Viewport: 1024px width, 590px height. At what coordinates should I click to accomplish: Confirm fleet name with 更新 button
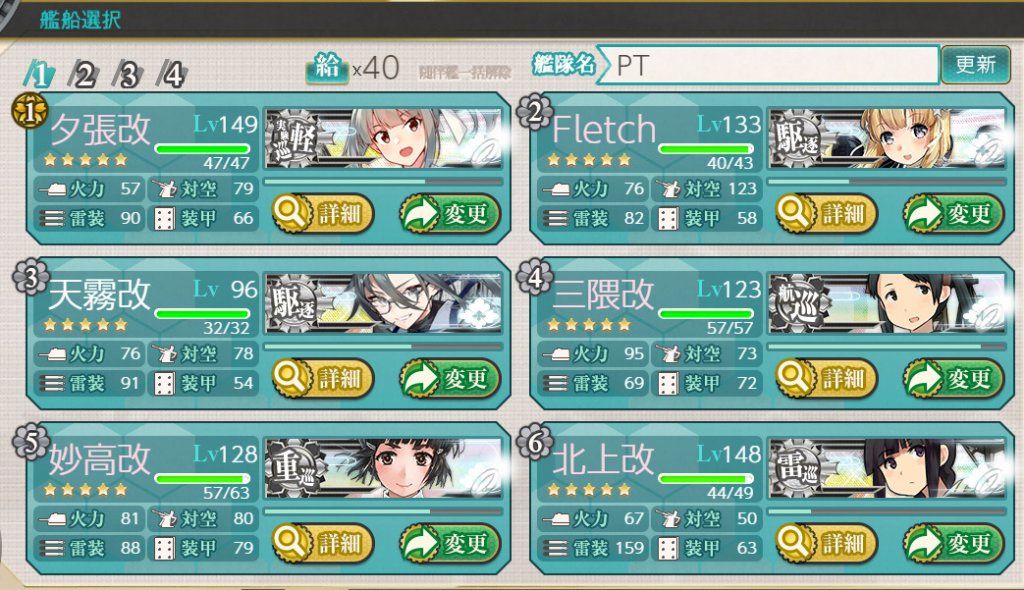975,65
